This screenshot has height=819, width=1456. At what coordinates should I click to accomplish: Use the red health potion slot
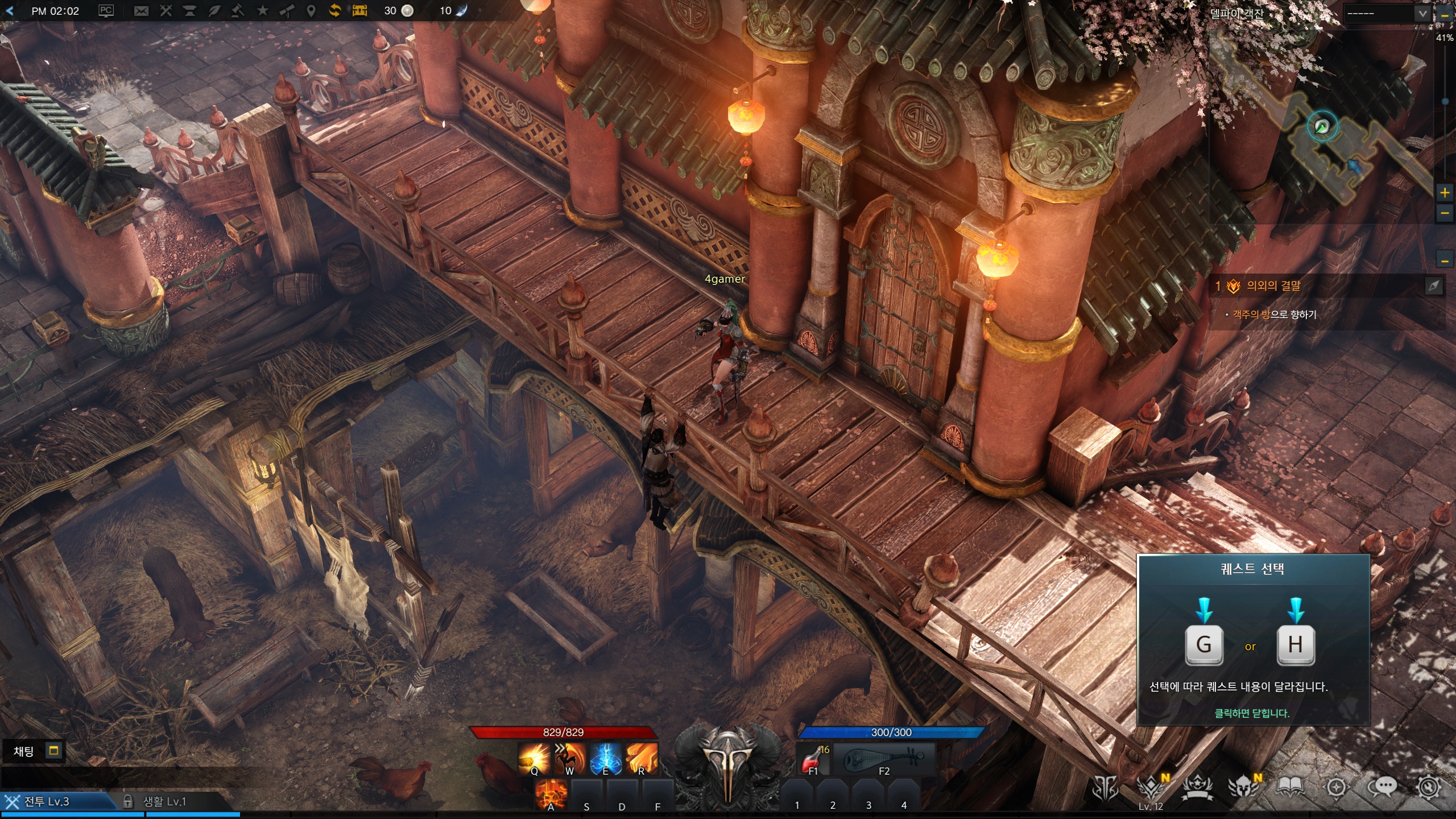pyautogui.click(x=813, y=760)
